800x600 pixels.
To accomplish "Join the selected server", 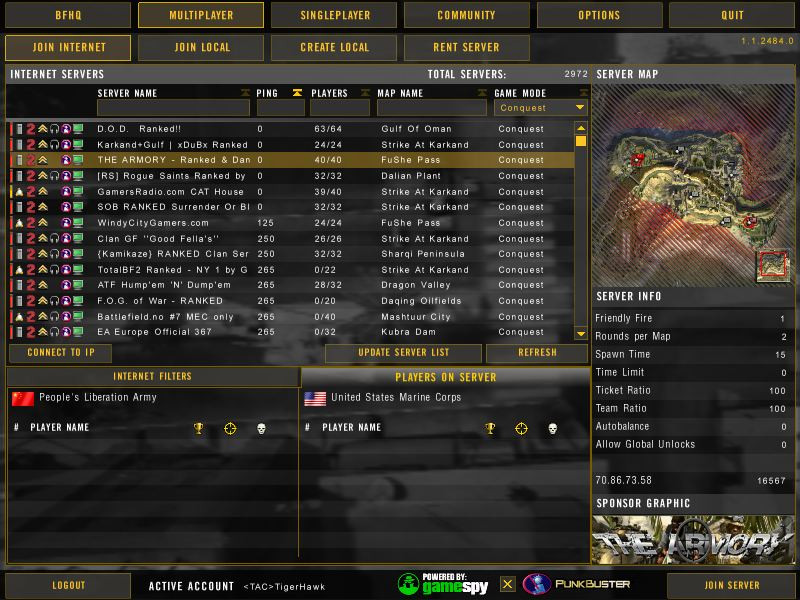I will coord(731,585).
